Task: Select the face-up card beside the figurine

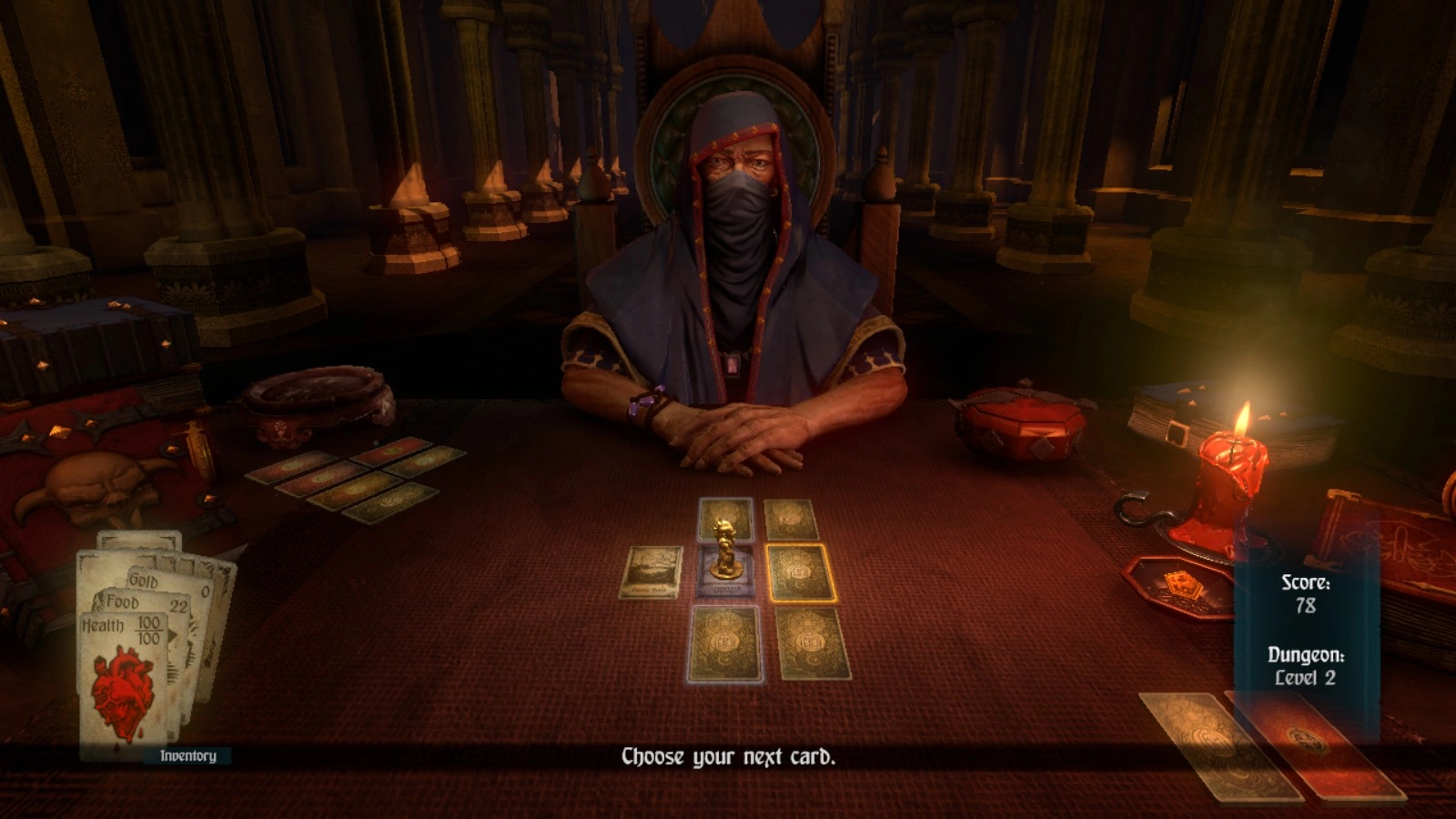Action: tap(652, 571)
